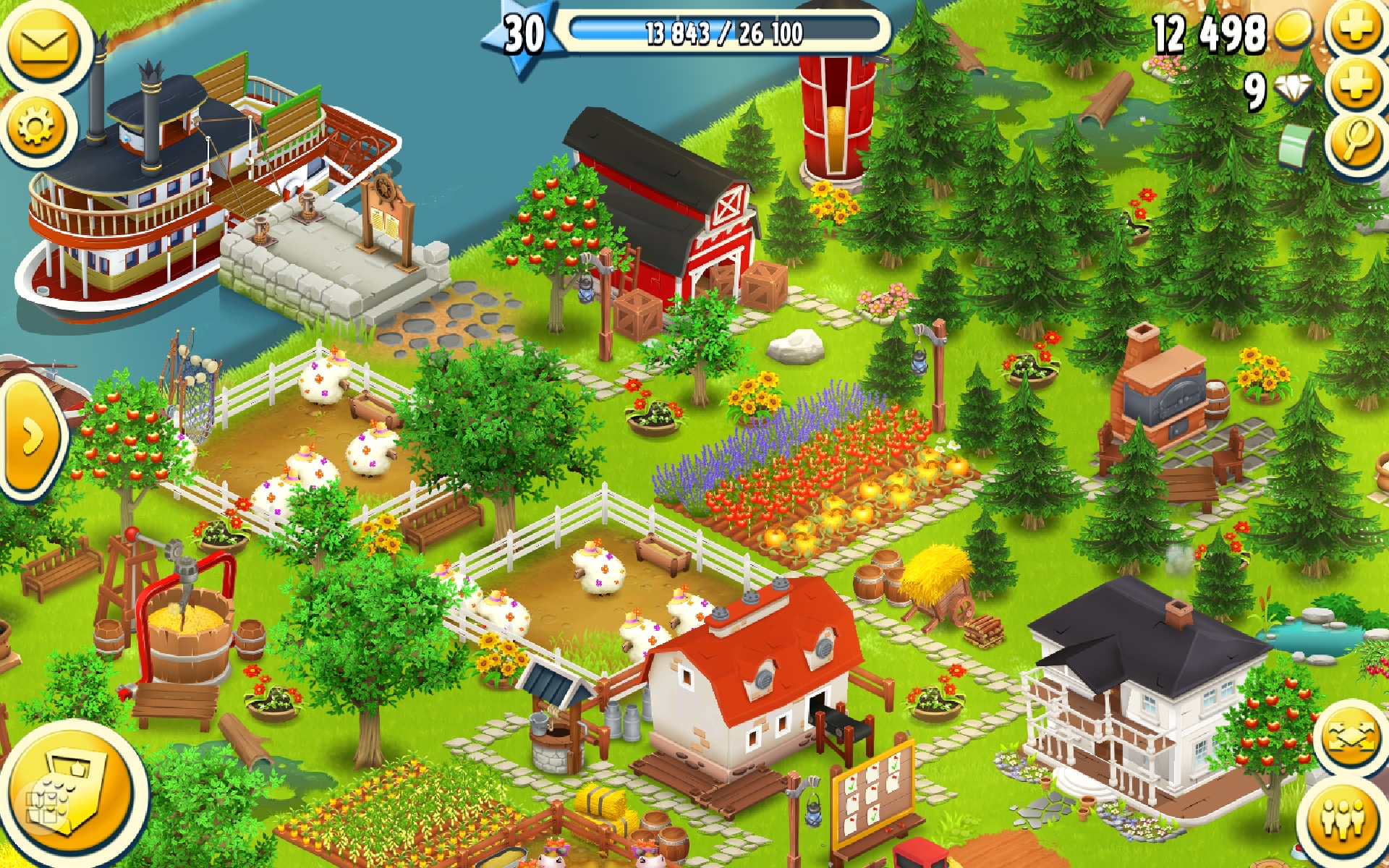Add more coins with the plus button

(x=1357, y=29)
